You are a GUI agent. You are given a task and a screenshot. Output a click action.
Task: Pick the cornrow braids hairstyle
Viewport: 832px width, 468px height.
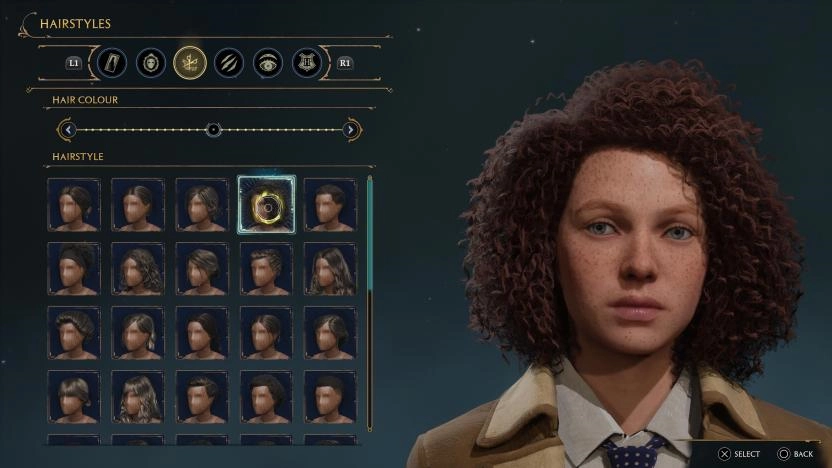(266, 269)
